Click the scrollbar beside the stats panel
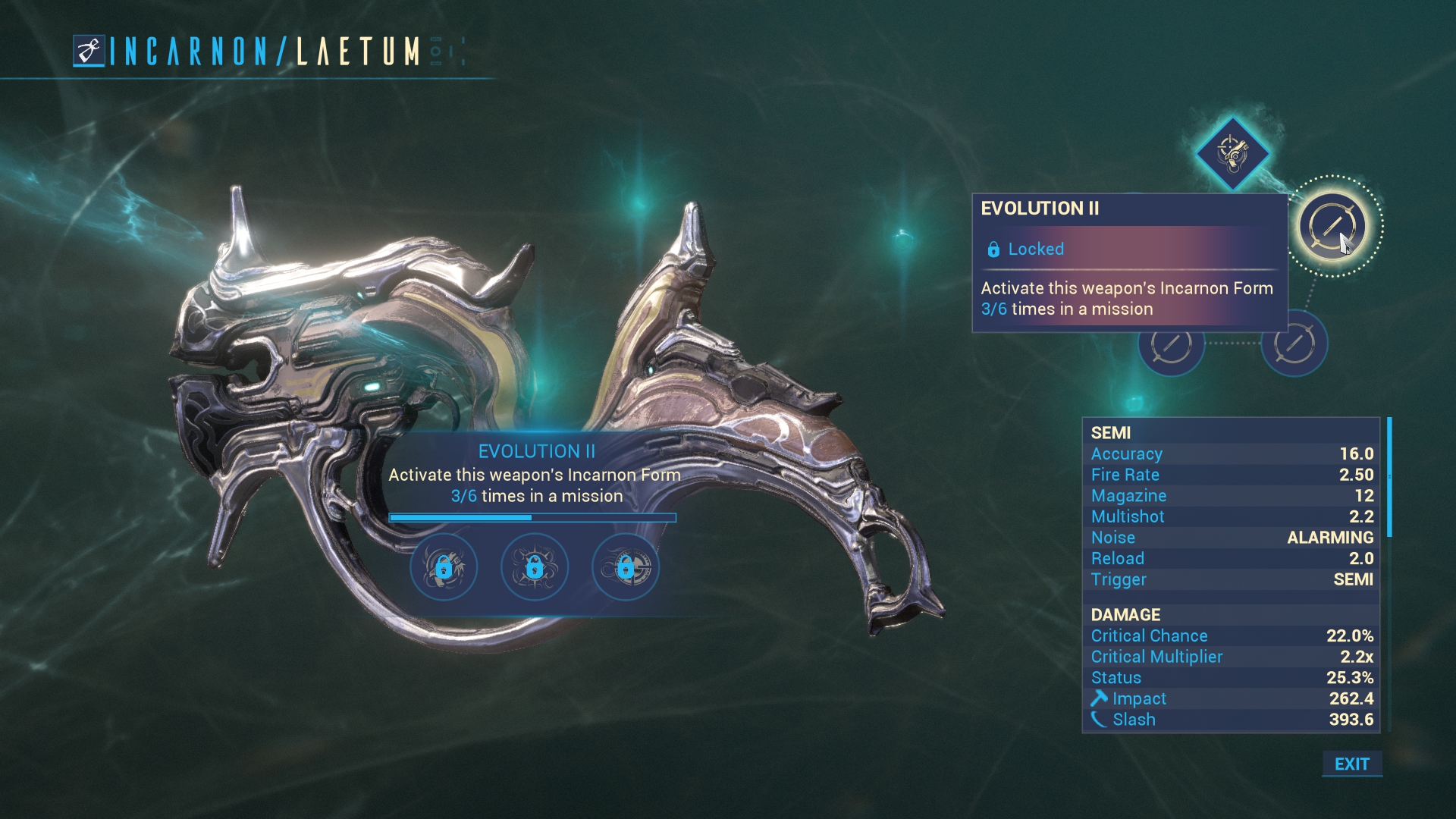The height and width of the screenshot is (819, 1456). click(x=1389, y=478)
